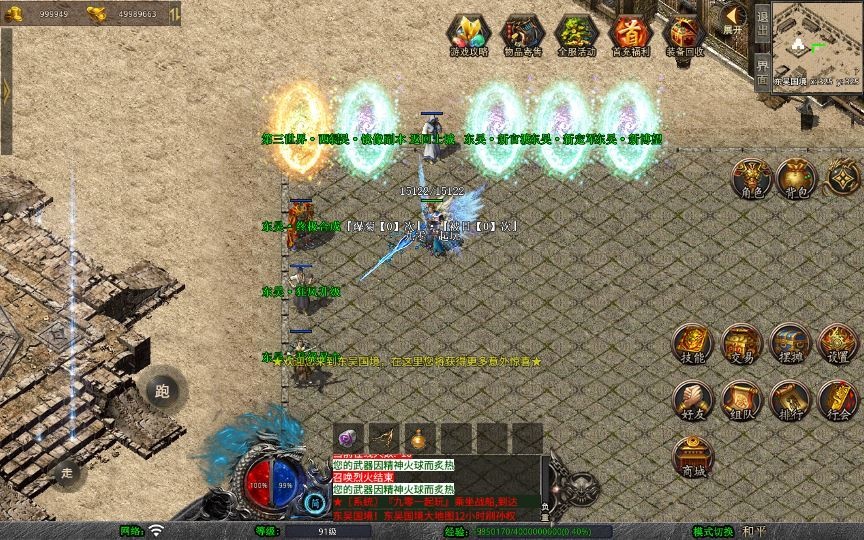Open the minimap of 东吴国境
This screenshot has width=864, height=540.
817,40
